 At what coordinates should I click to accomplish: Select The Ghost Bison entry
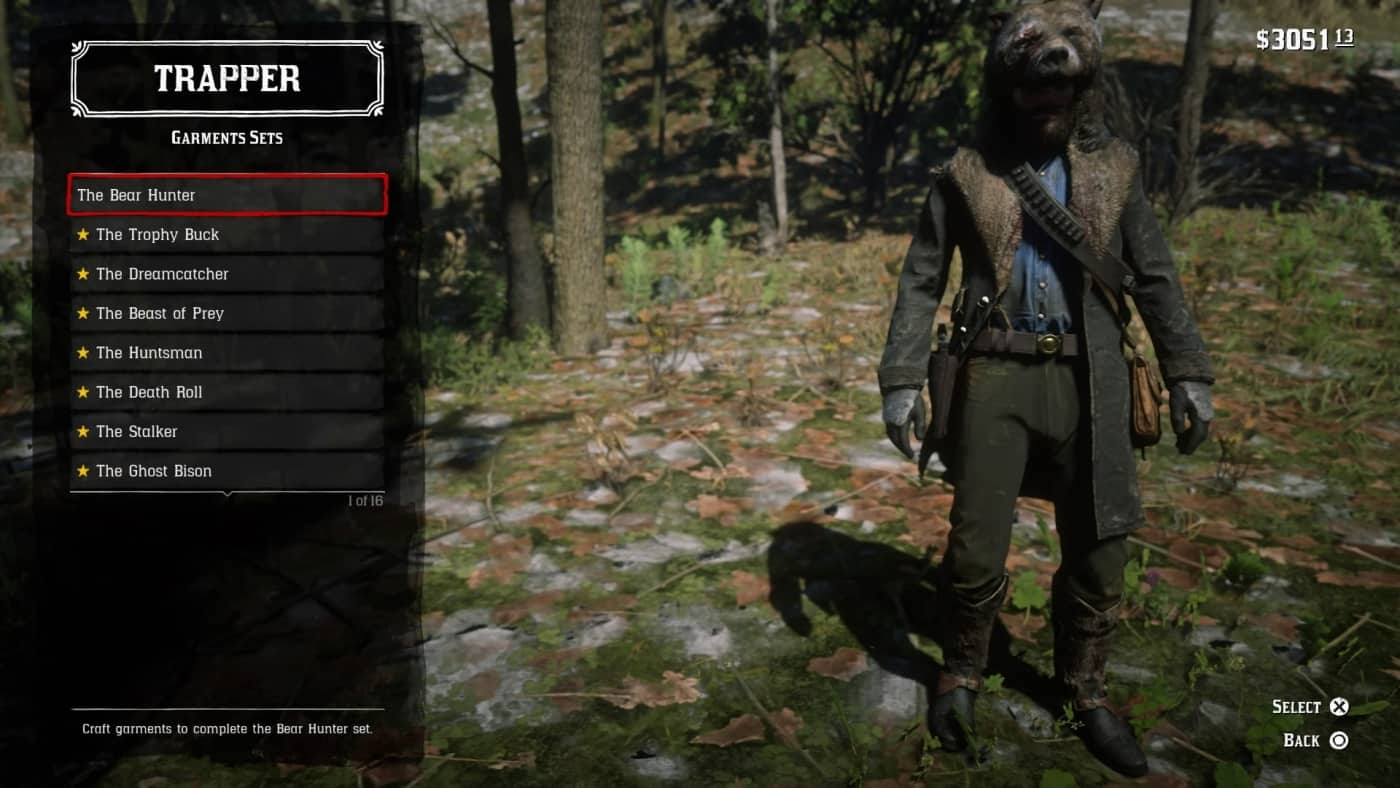coord(227,470)
